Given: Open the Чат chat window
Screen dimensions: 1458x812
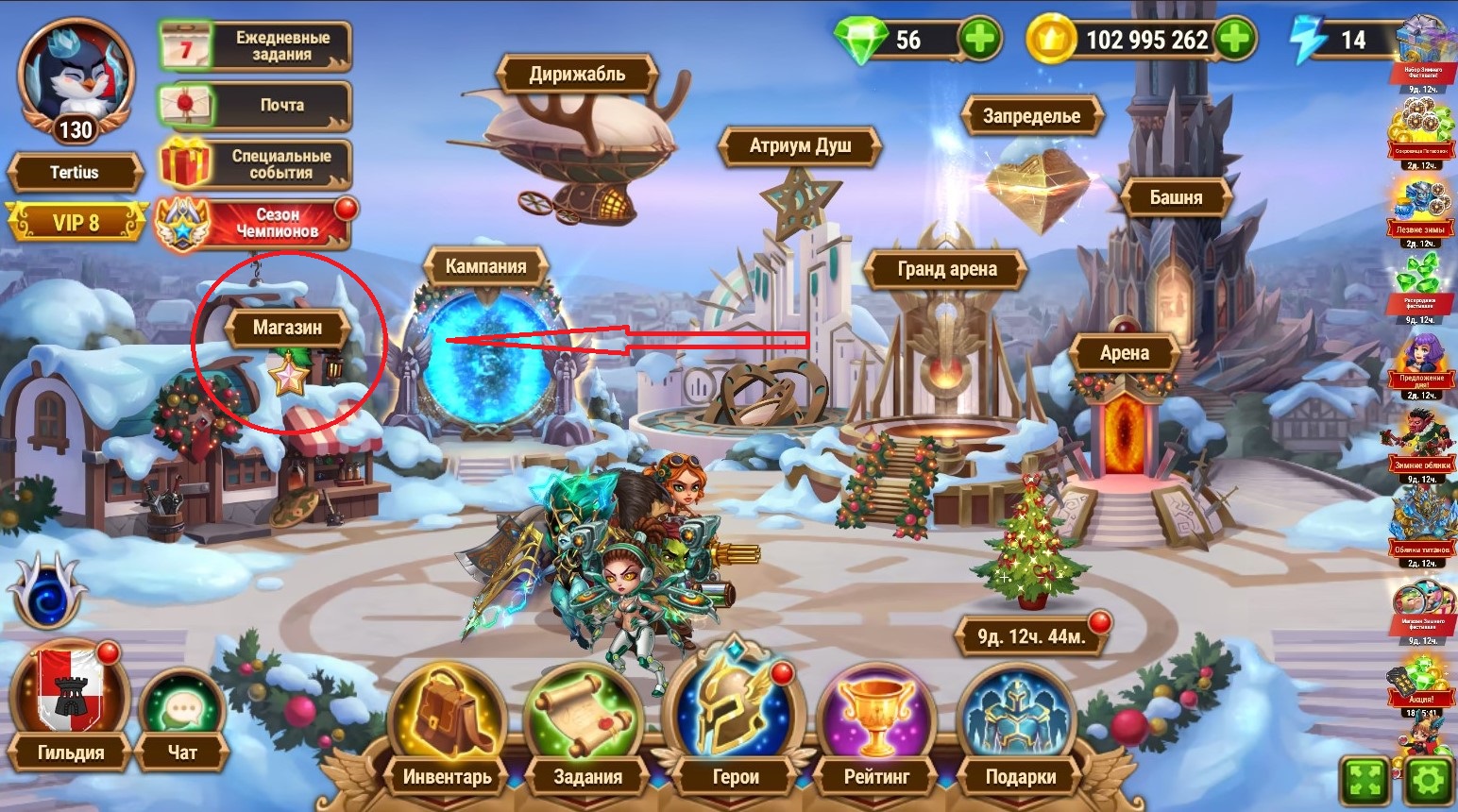Looking at the screenshot, I should coord(182,718).
